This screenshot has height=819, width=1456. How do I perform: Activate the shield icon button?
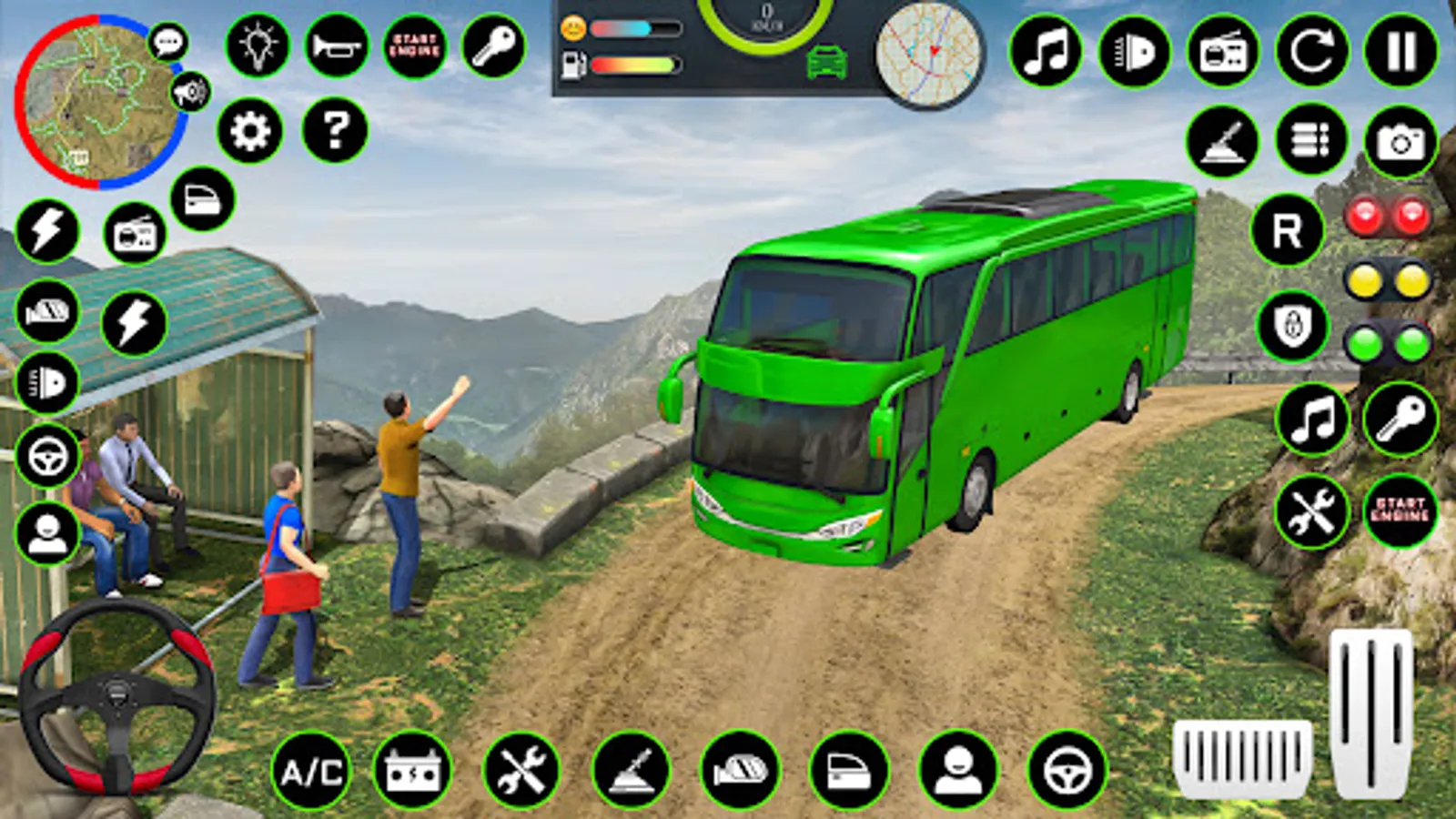click(1293, 326)
